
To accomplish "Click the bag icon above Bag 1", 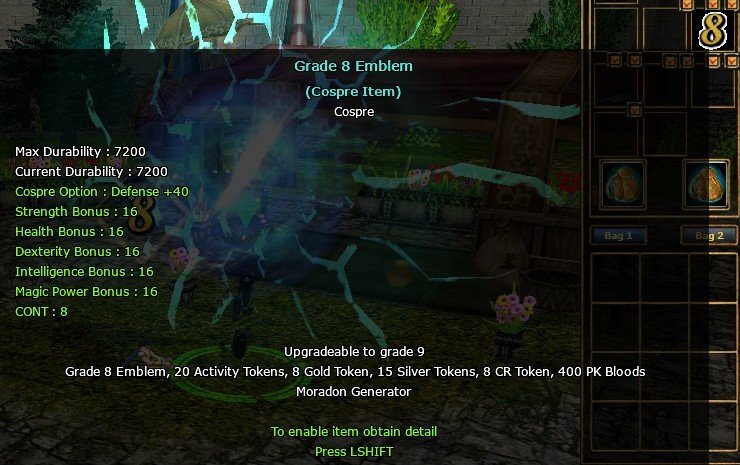I will pos(622,184).
